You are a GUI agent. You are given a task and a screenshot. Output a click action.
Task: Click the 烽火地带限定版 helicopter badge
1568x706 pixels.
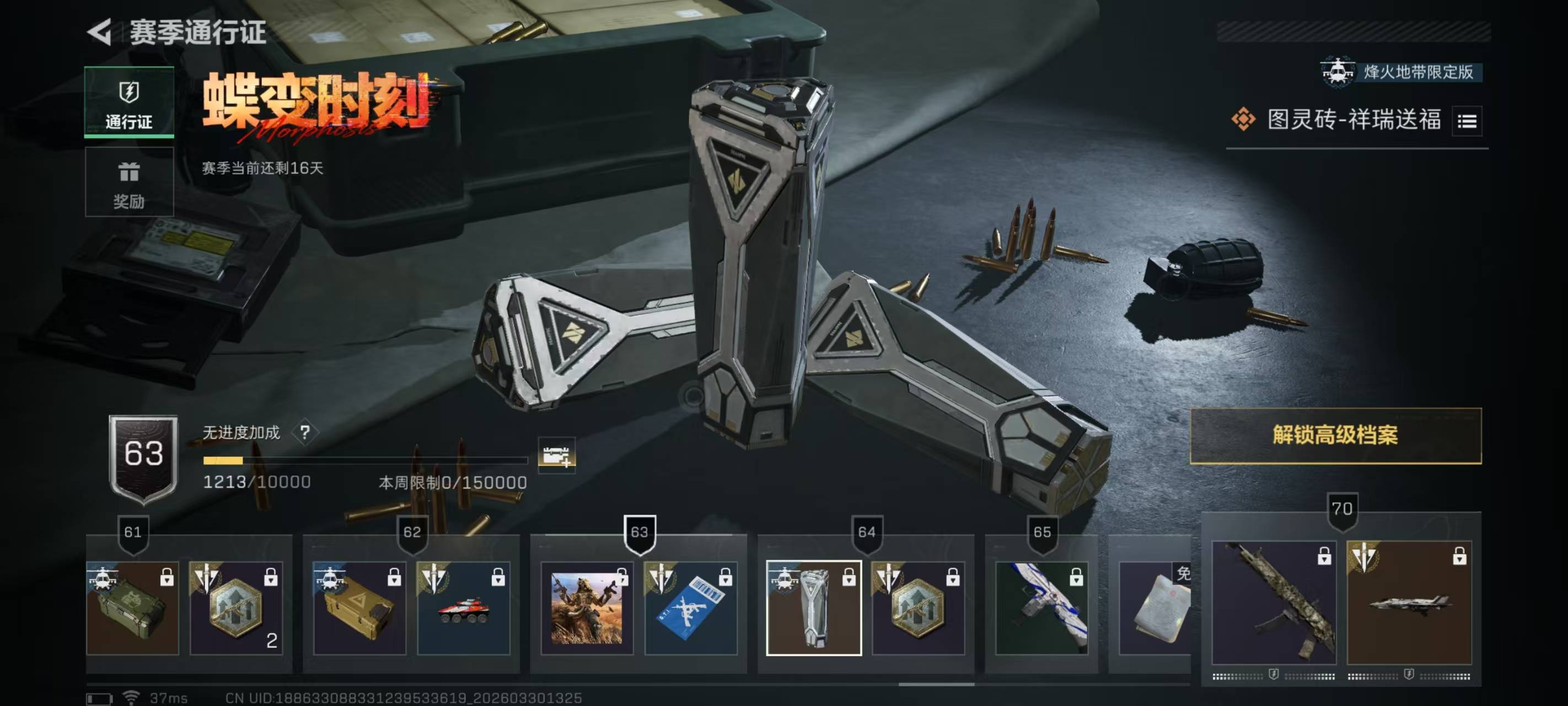point(1401,72)
